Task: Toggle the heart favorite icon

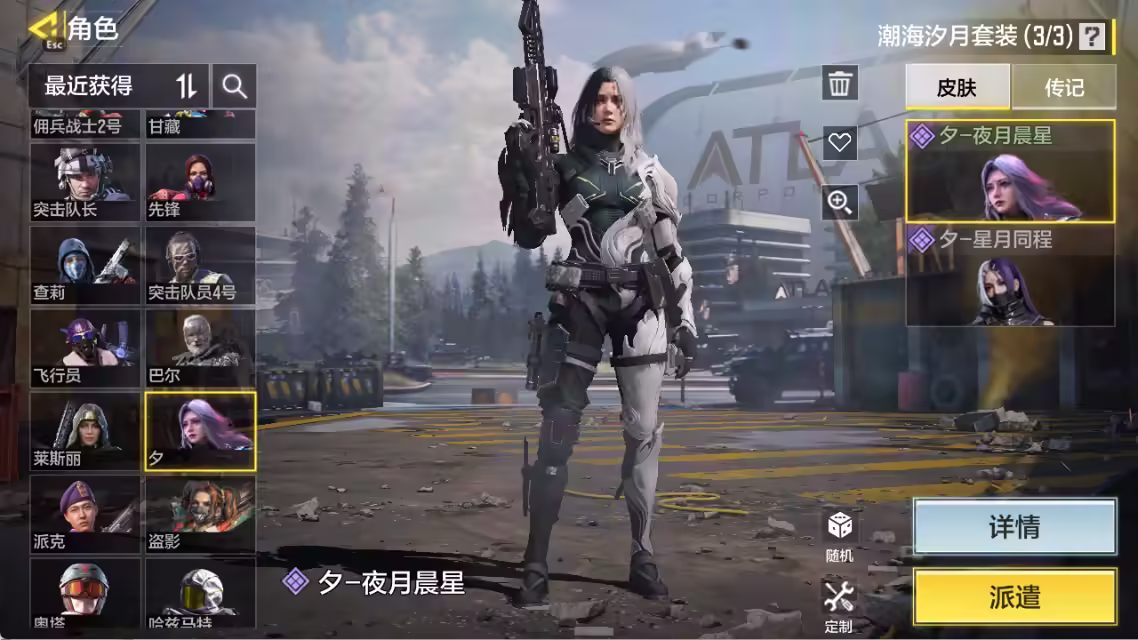Action: [x=840, y=142]
